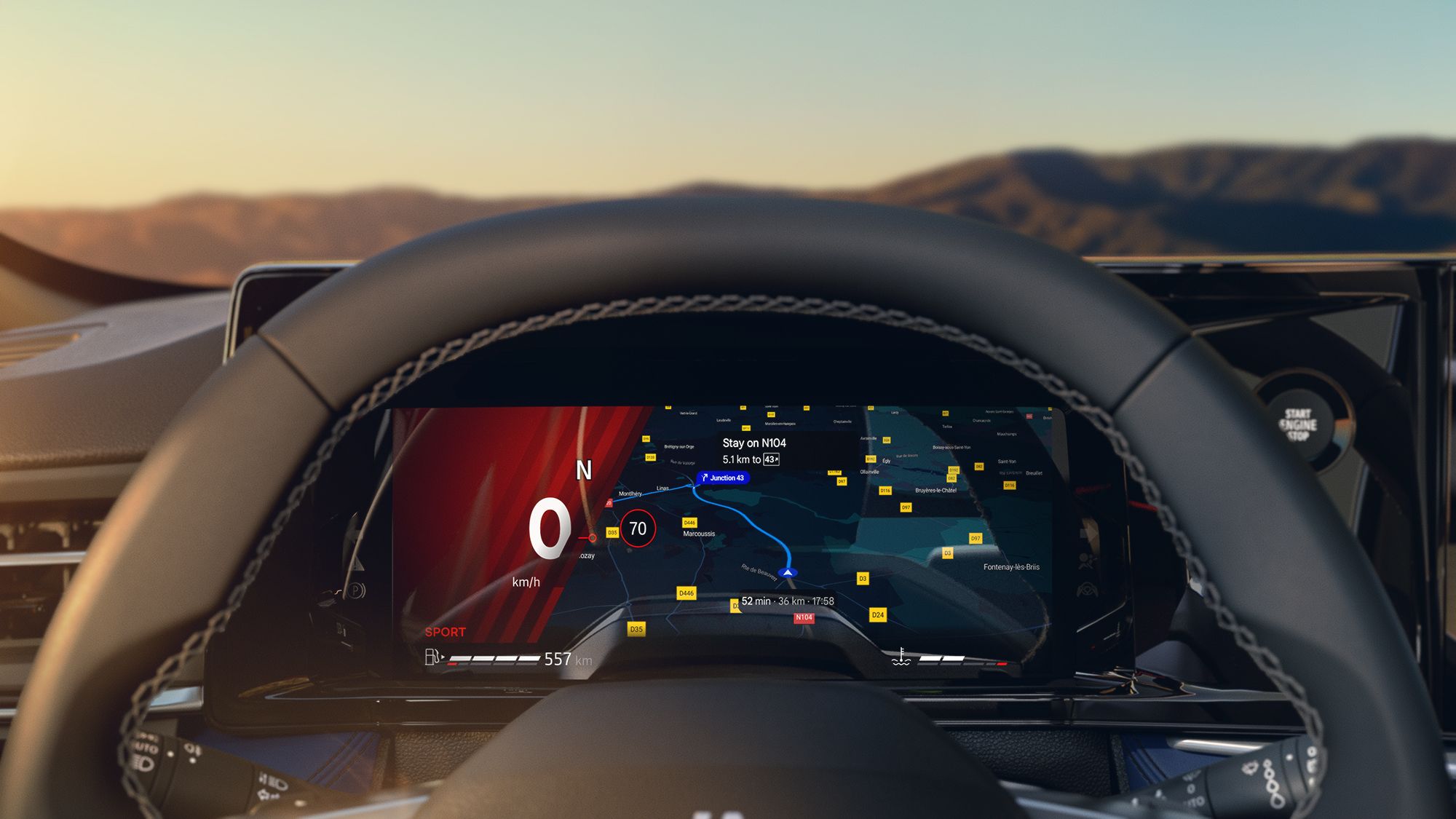Click the blue vehicle position arrow
The width and height of the screenshot is (1456, 819).
[787, 573]
